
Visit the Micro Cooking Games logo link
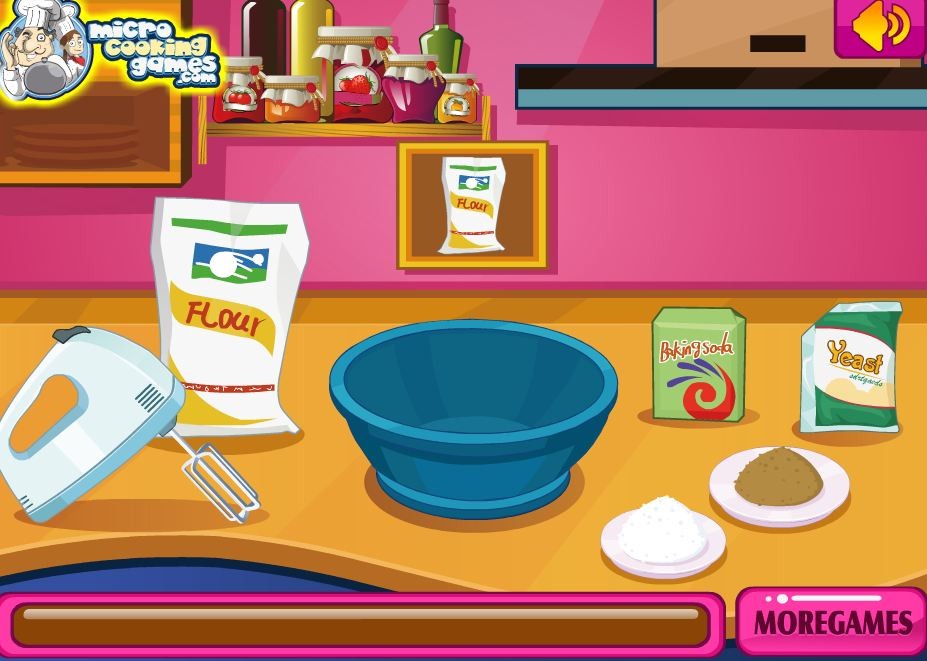[x=108, y=50]
